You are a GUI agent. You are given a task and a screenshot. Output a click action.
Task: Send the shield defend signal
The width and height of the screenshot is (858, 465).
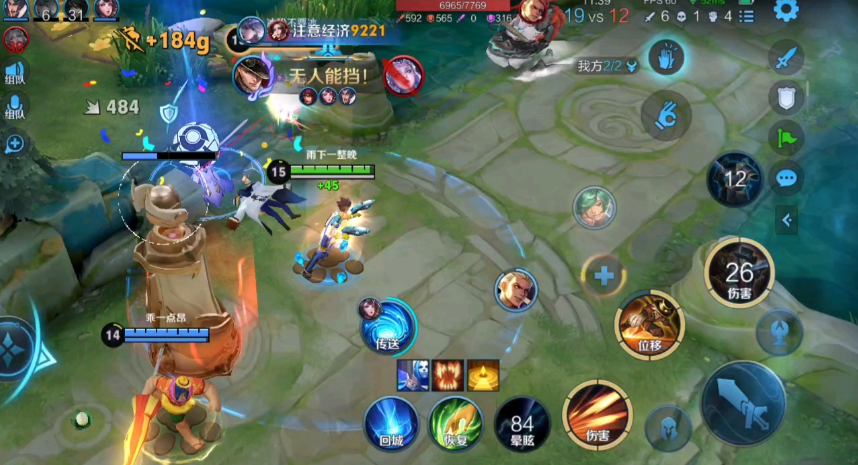[x=786, y=97]
